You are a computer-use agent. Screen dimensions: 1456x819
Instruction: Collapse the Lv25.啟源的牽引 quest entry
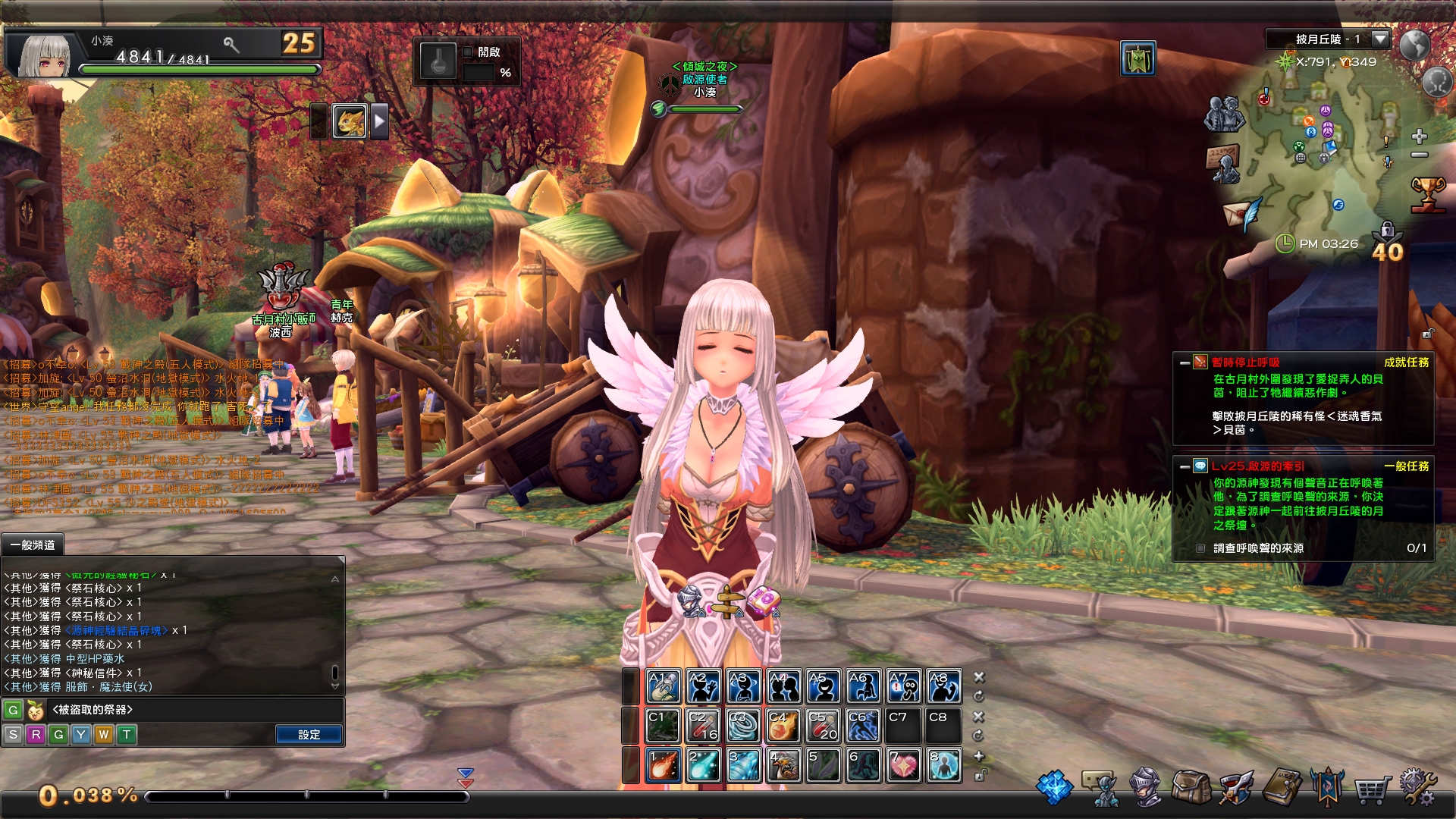pos(1184,467)
